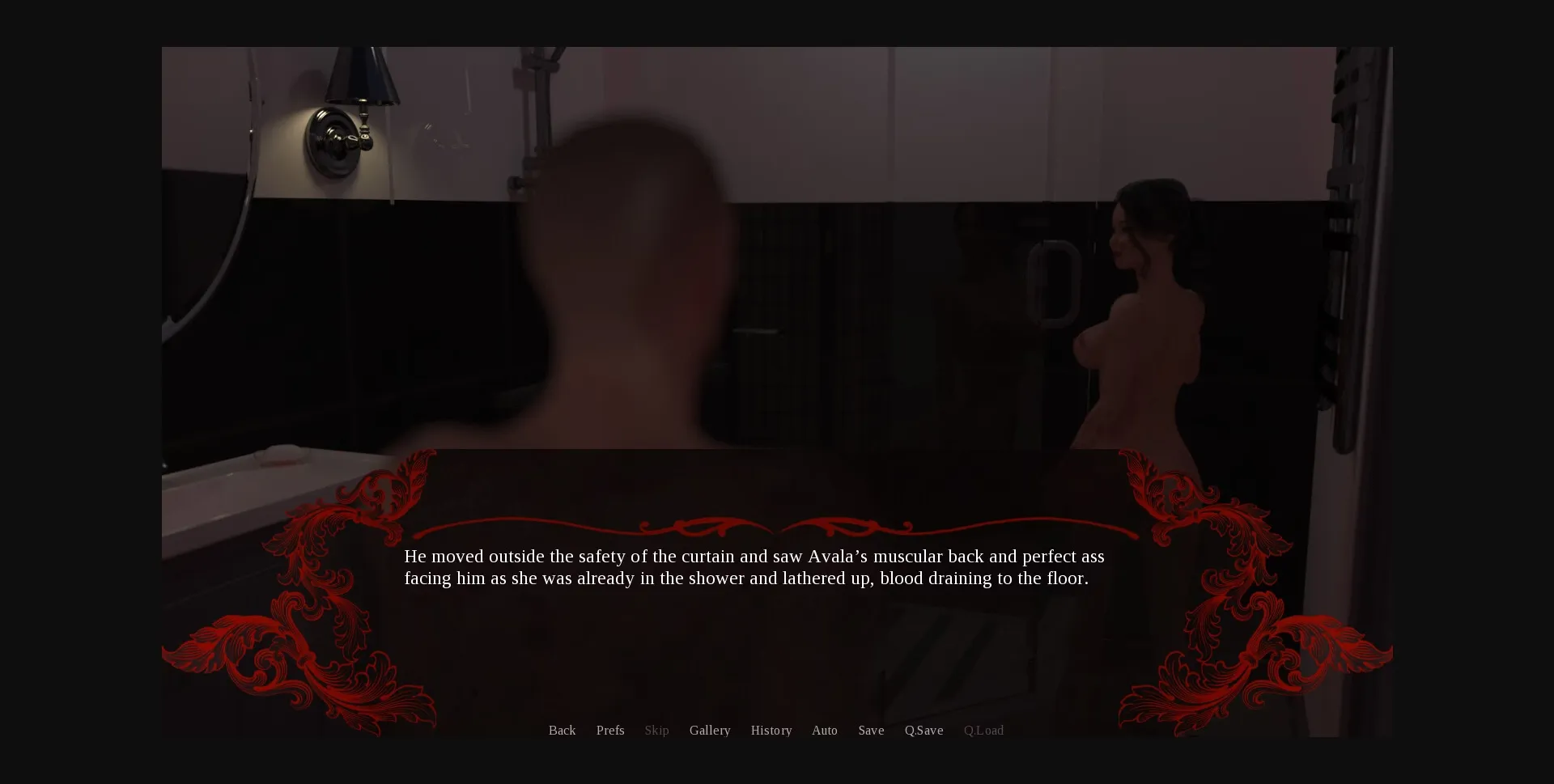The width and height of the screenshot is (1554, 784).
Task: Turn off Auto mode in the quick menu
Action: [x=824, y=730]
